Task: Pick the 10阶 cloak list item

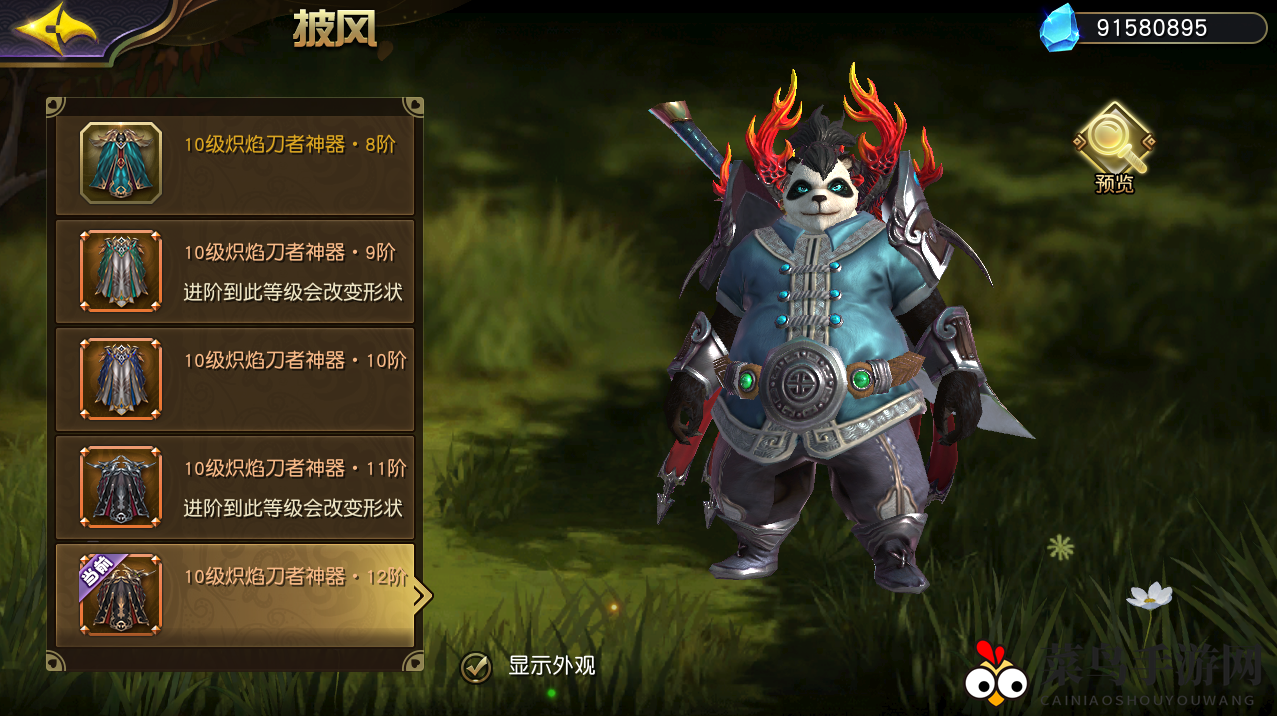Action: pyautogui.click(x=235, y=379)
